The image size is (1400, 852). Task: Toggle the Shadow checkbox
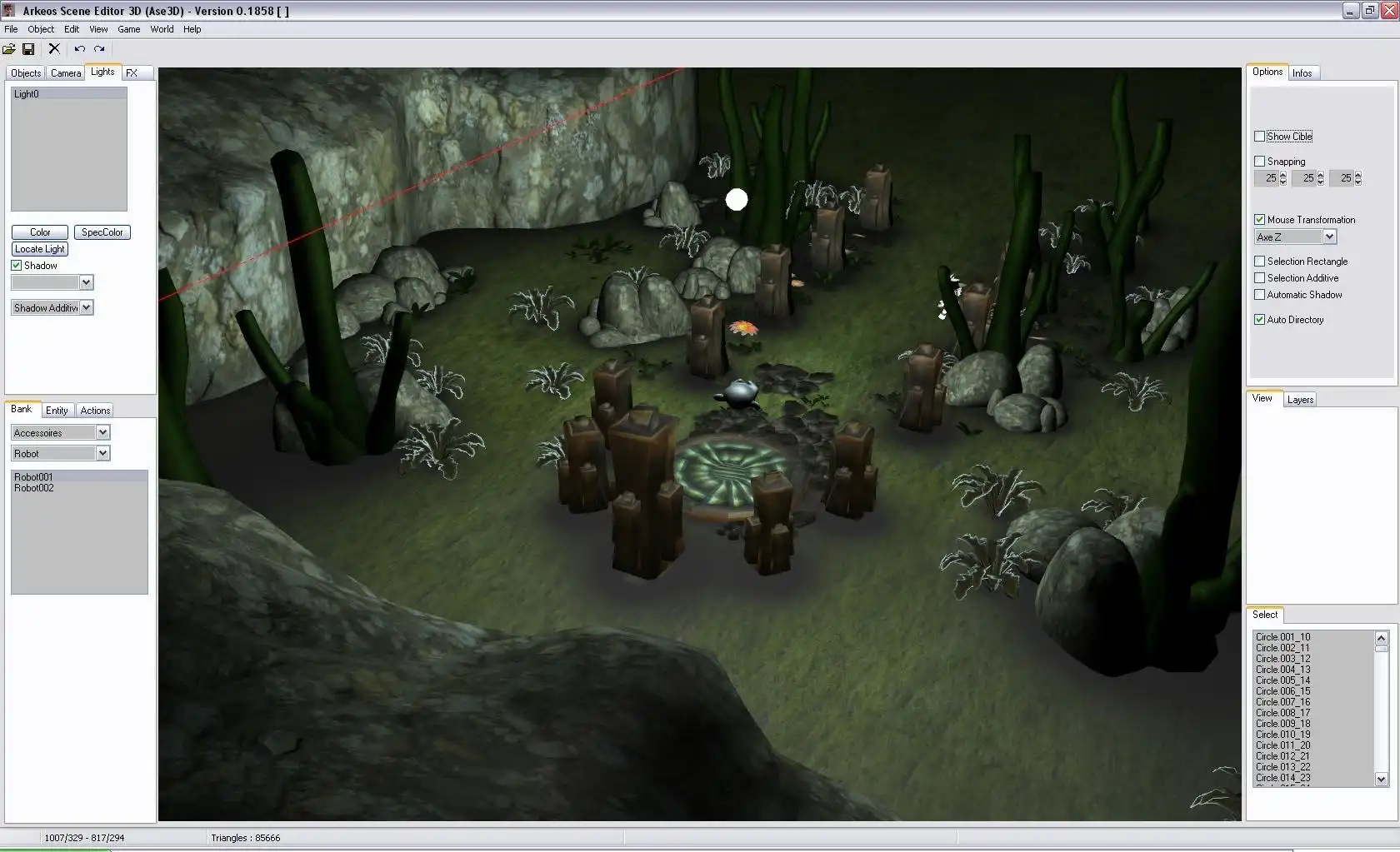point(16,266)
